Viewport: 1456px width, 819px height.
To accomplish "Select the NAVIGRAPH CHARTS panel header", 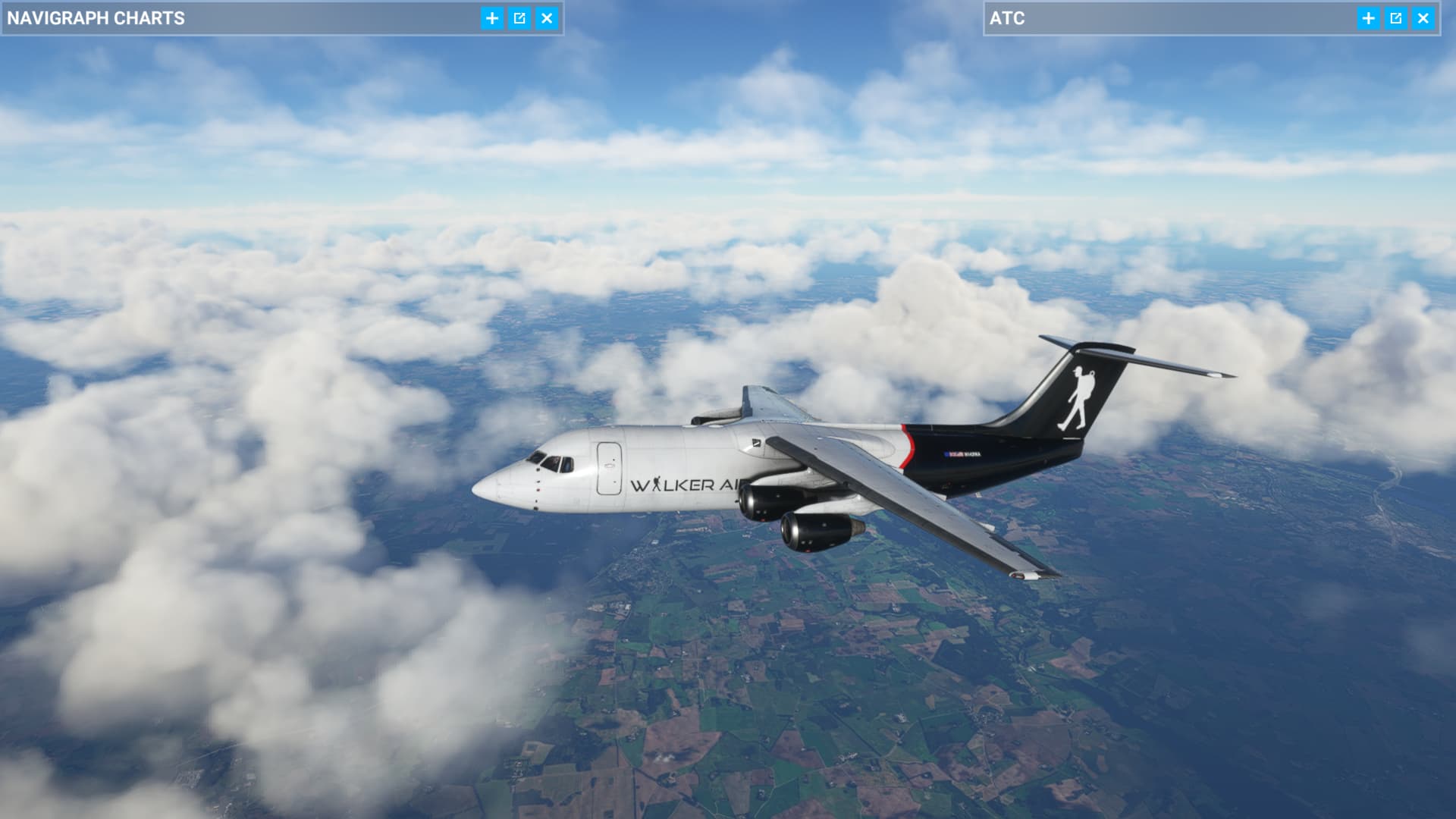I will coord(97,18).
